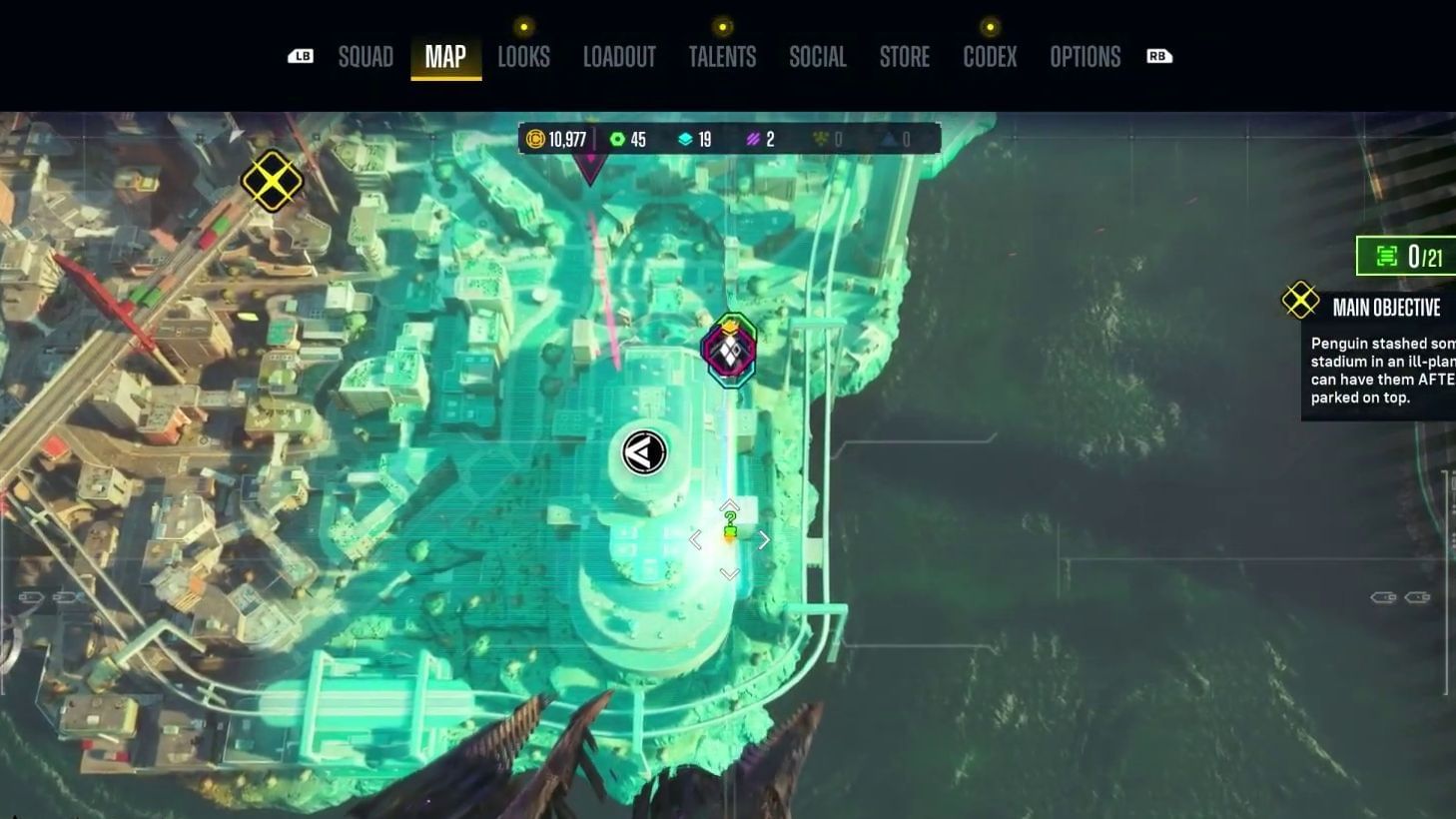The image size is (1456, 819).
Task: Open the TALENTS menu
Action: click(724, 57)
